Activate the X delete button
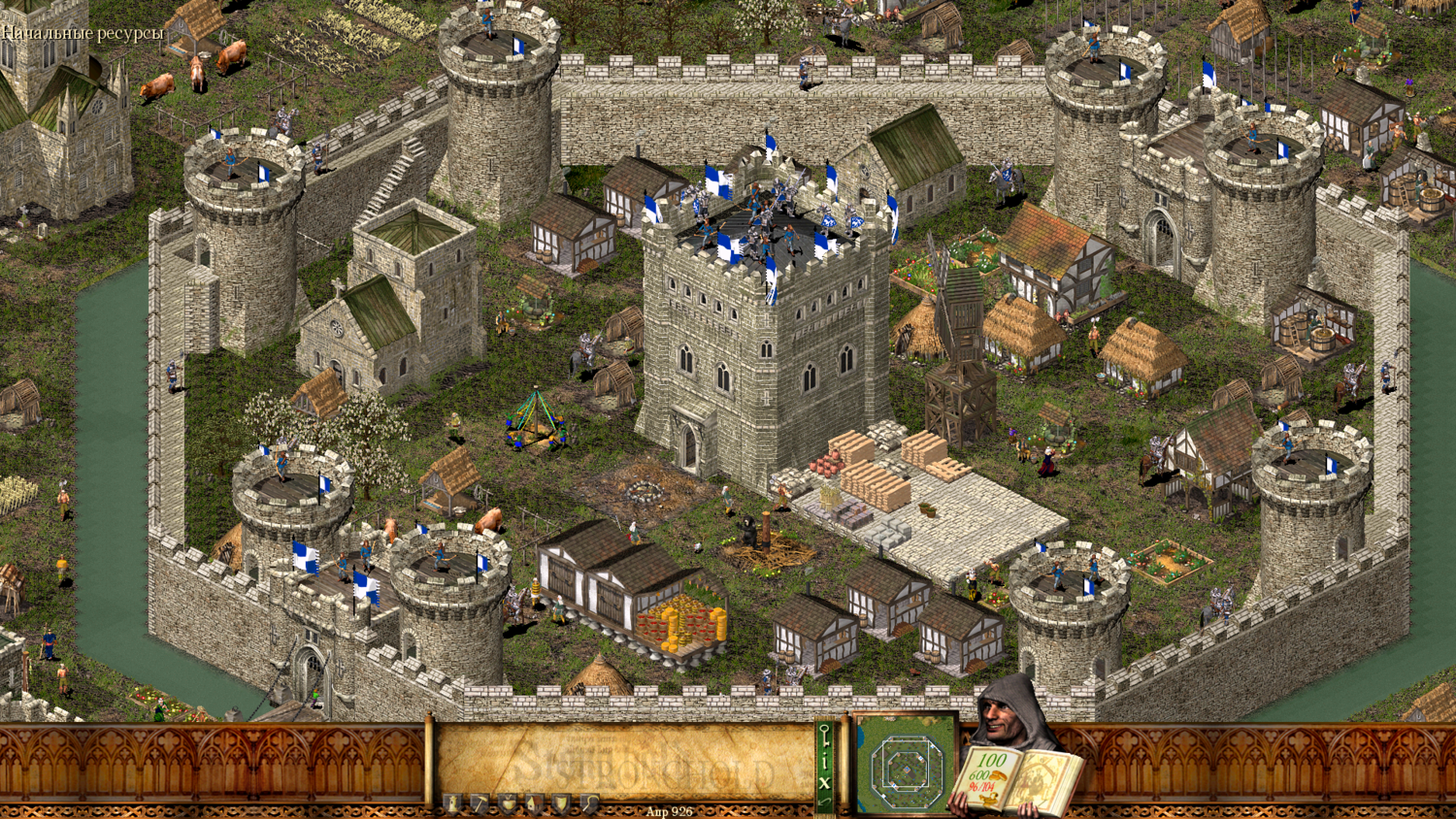 [x=825, y=781]
